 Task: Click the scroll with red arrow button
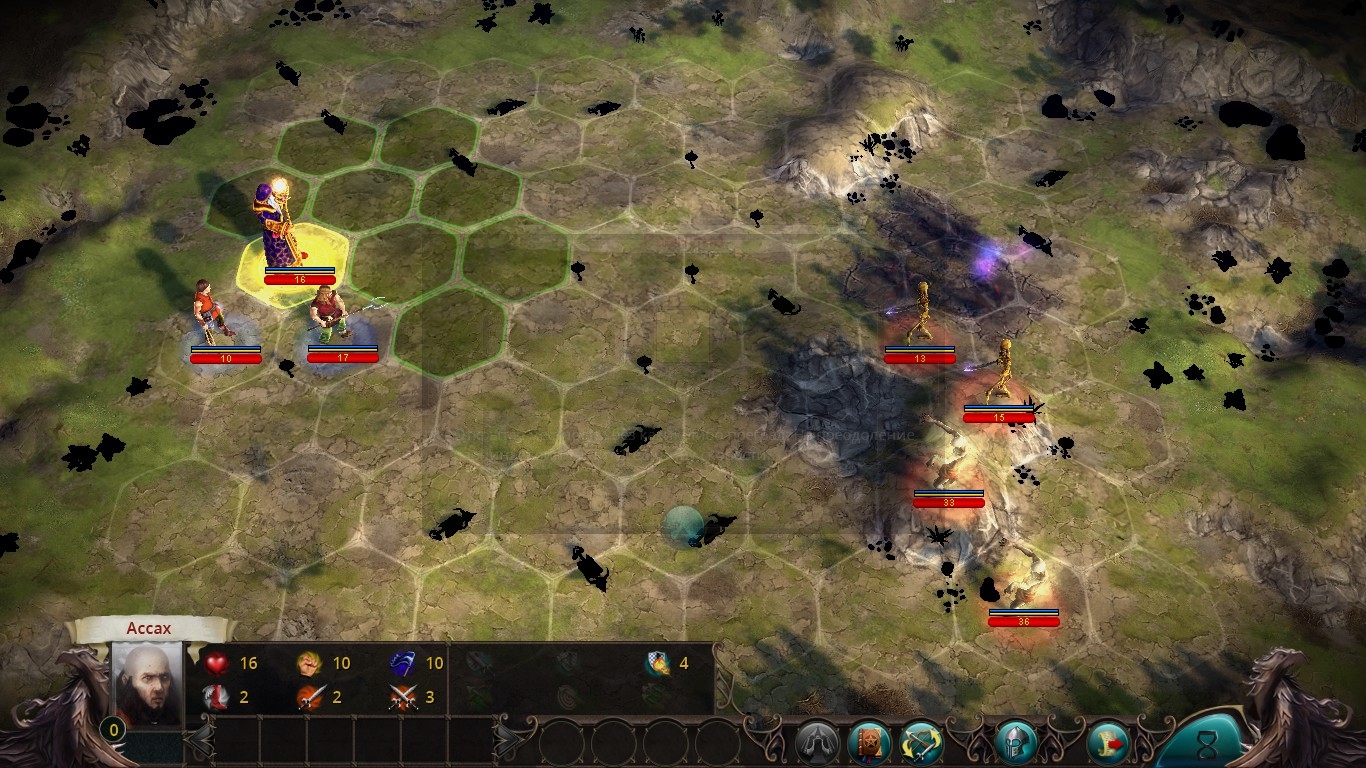pos(1107,743)
